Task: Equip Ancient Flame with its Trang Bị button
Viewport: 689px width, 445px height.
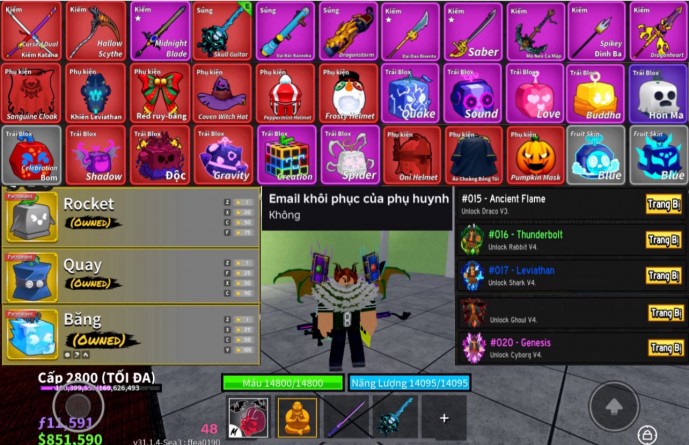Action: pyautogui.click(x=664, y=205)
